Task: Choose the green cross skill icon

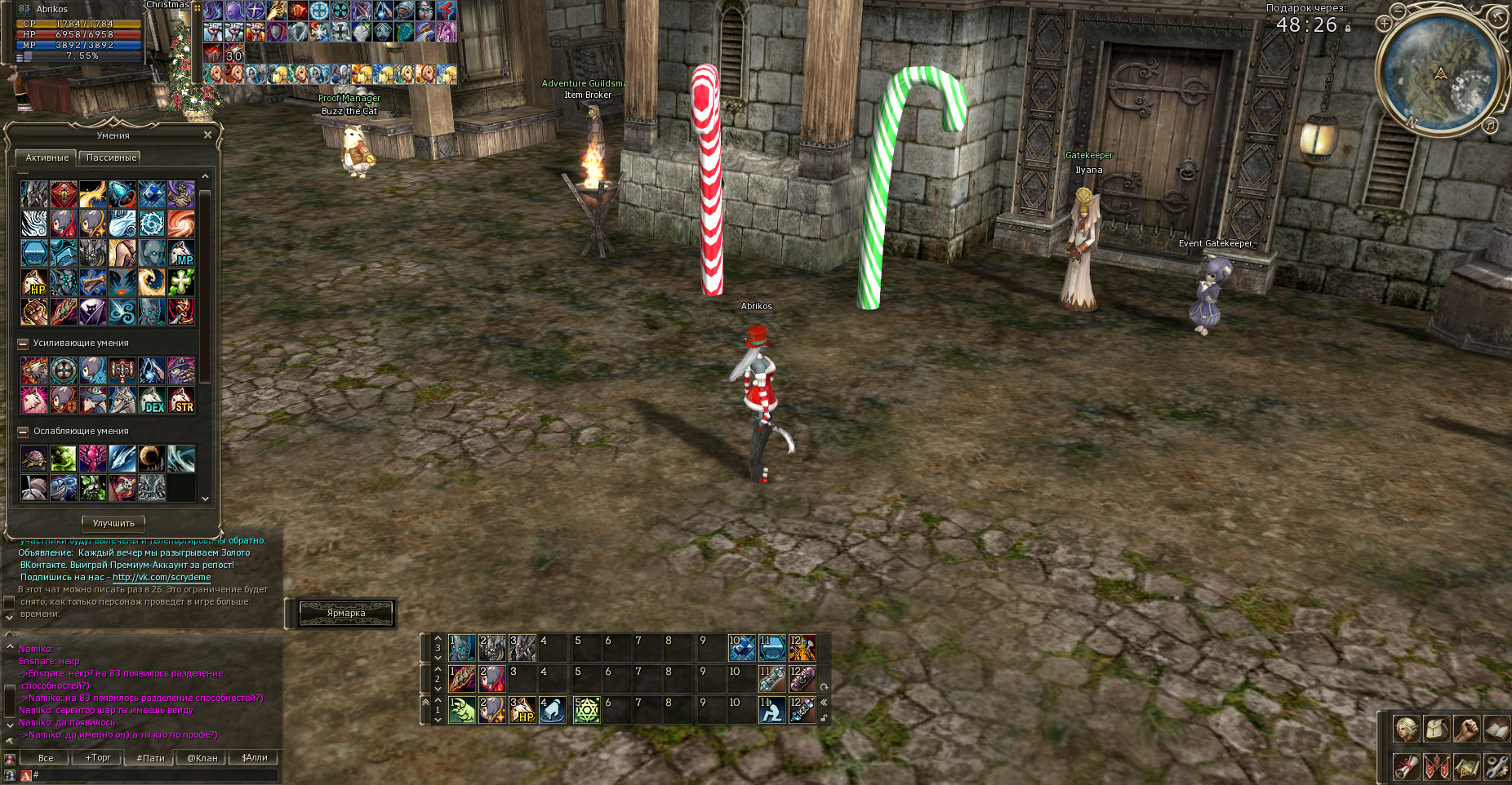Action: coord(181,282)
